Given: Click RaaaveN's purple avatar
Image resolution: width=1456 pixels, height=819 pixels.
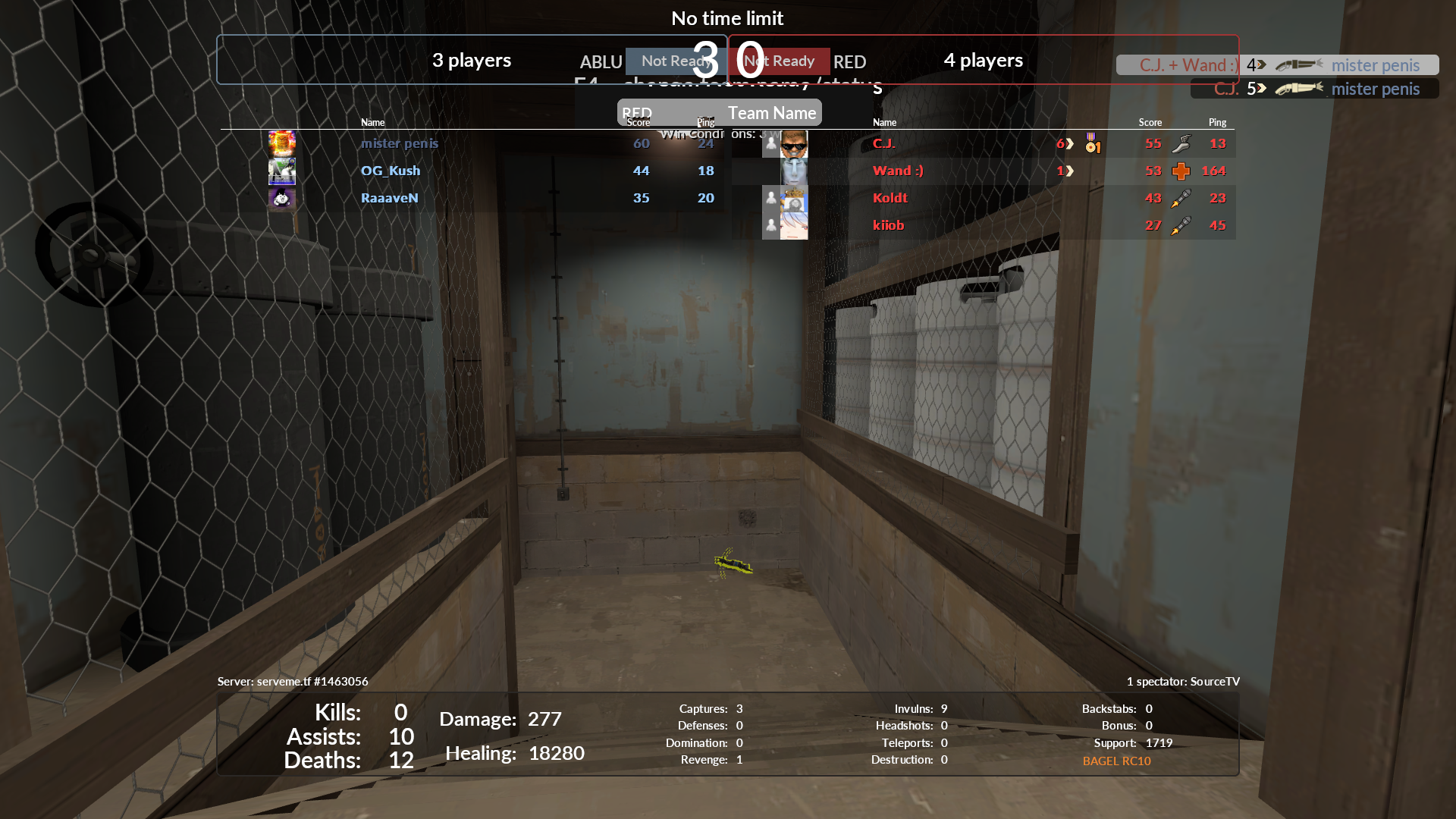Looking at the screenshot, I should (282, 198).
